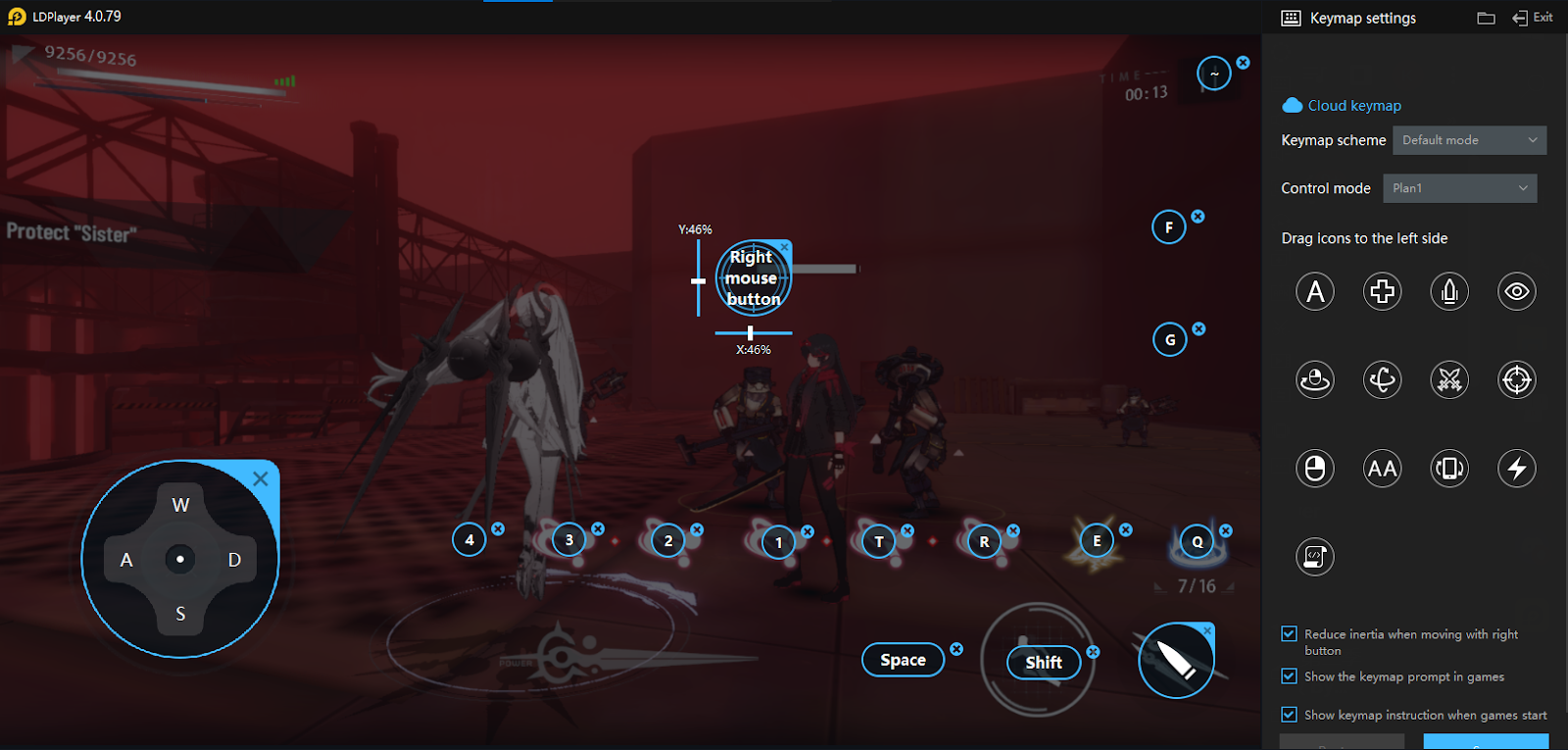Screen dimensions: 1568x750
Task: Select the Shift key mapping button
Action: pos(1044,663)
